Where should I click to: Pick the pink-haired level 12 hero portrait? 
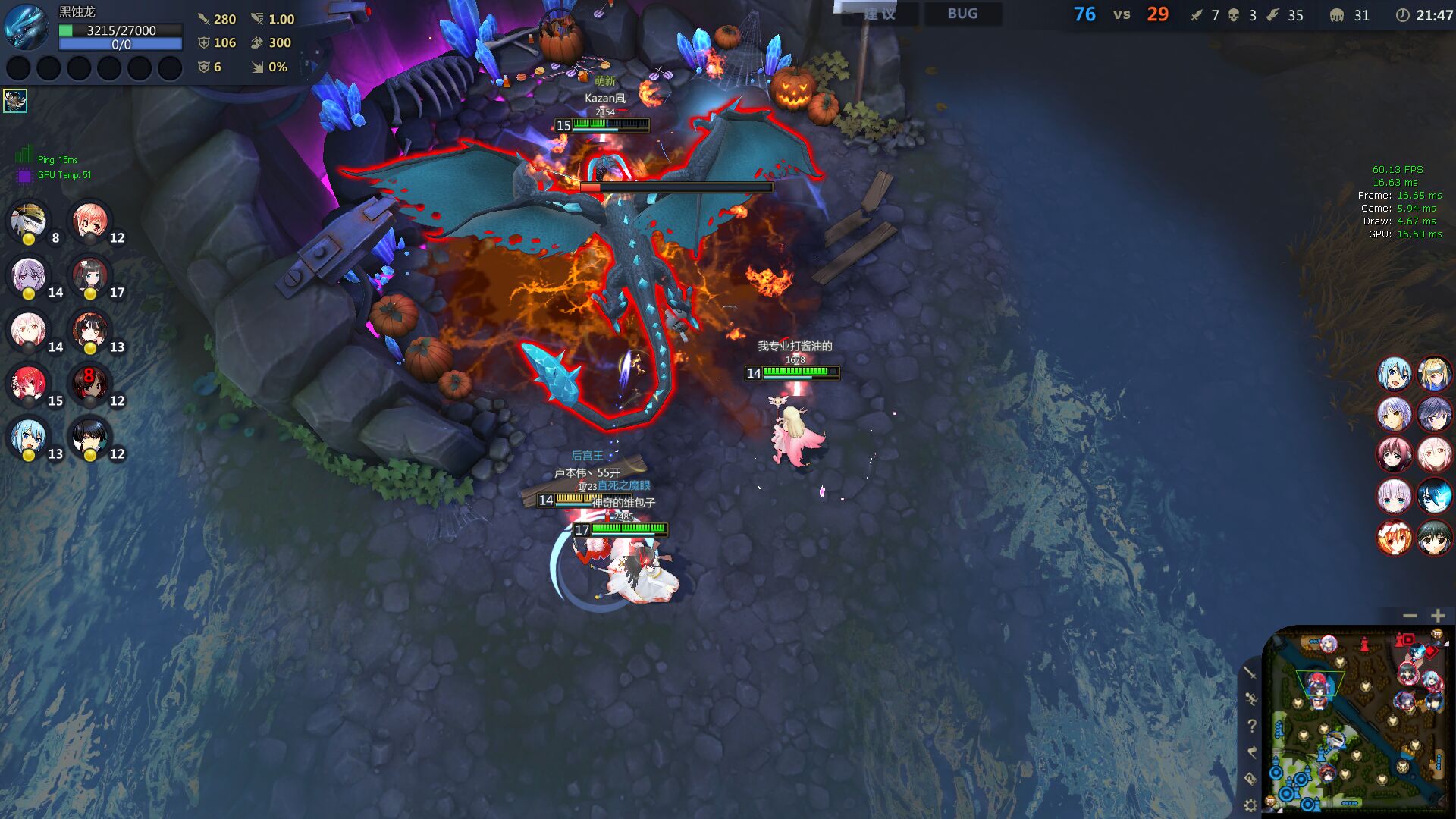[x=90, y=221]
